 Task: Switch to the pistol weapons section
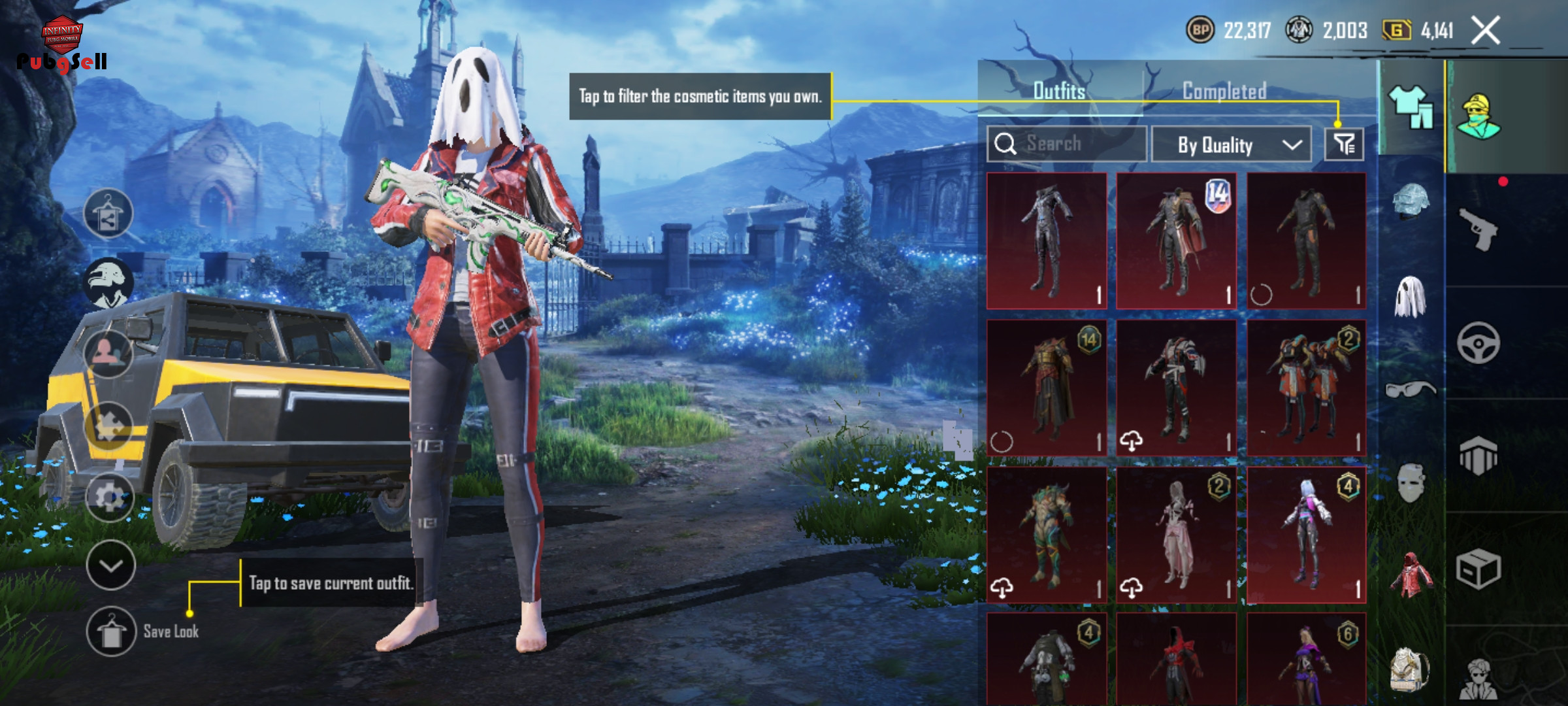point(1478,229)
